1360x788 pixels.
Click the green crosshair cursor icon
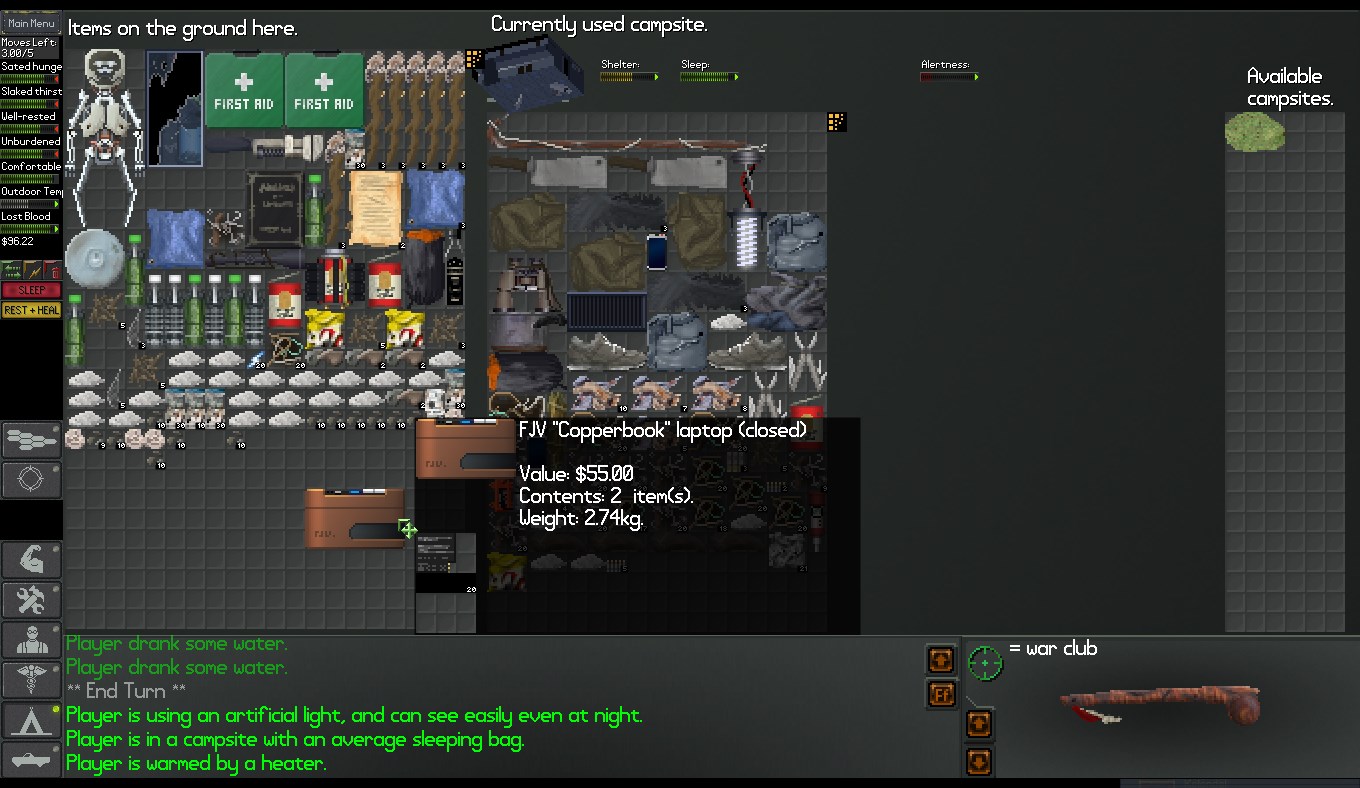[x=986, y=662]
